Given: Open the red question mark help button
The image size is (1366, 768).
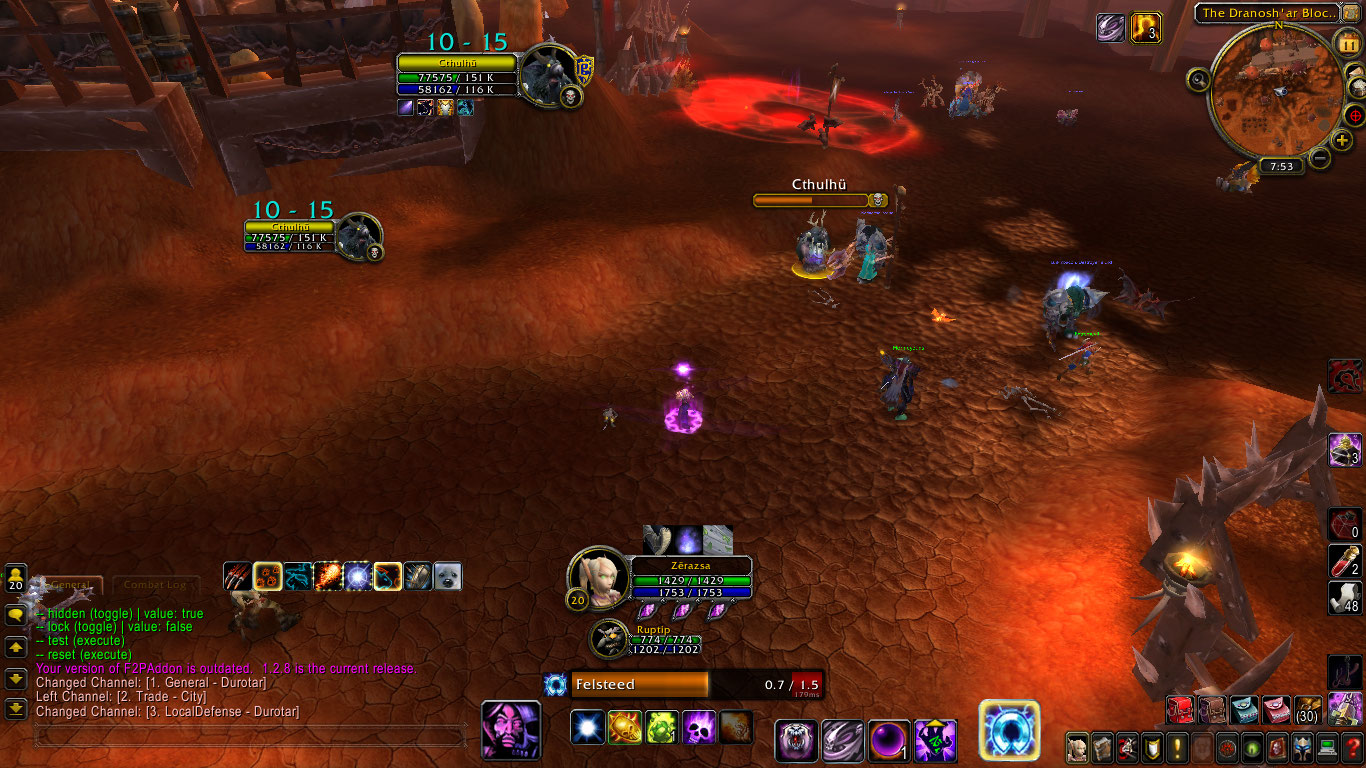Looking at the screenshot, I should pos(1352,747).
